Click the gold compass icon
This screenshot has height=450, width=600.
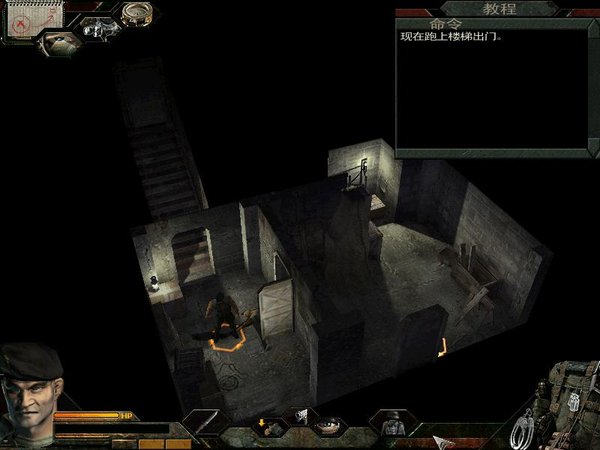point(136,14)
